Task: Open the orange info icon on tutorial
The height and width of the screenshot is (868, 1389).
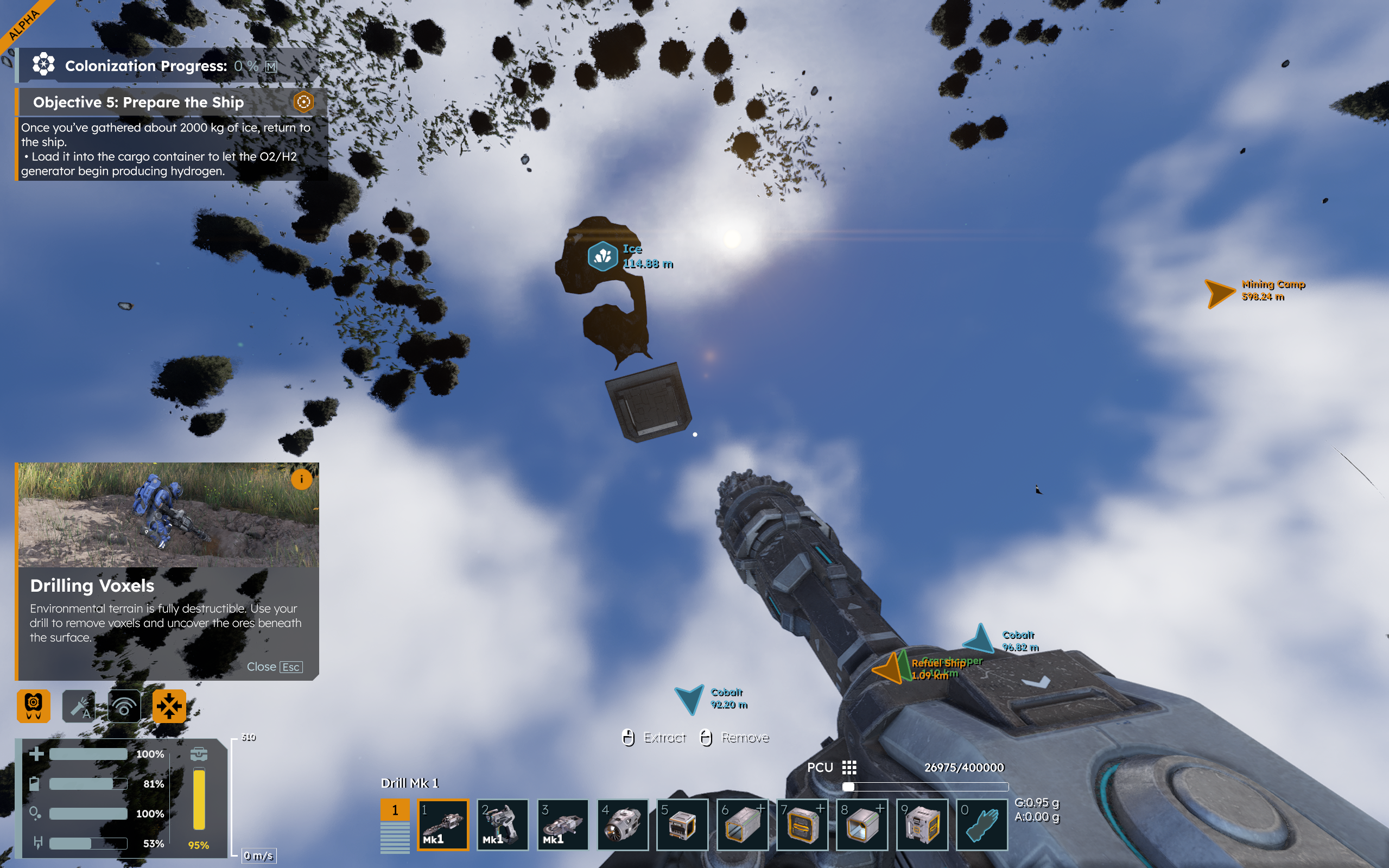Action: [301, 479]
